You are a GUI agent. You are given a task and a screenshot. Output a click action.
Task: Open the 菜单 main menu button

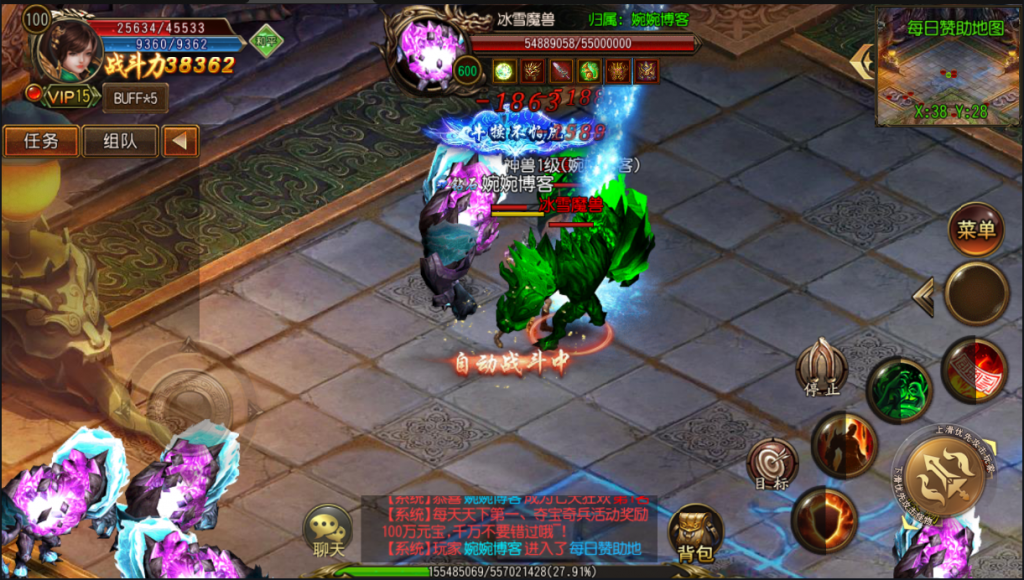pyautogui.click(x=976, y=229)
